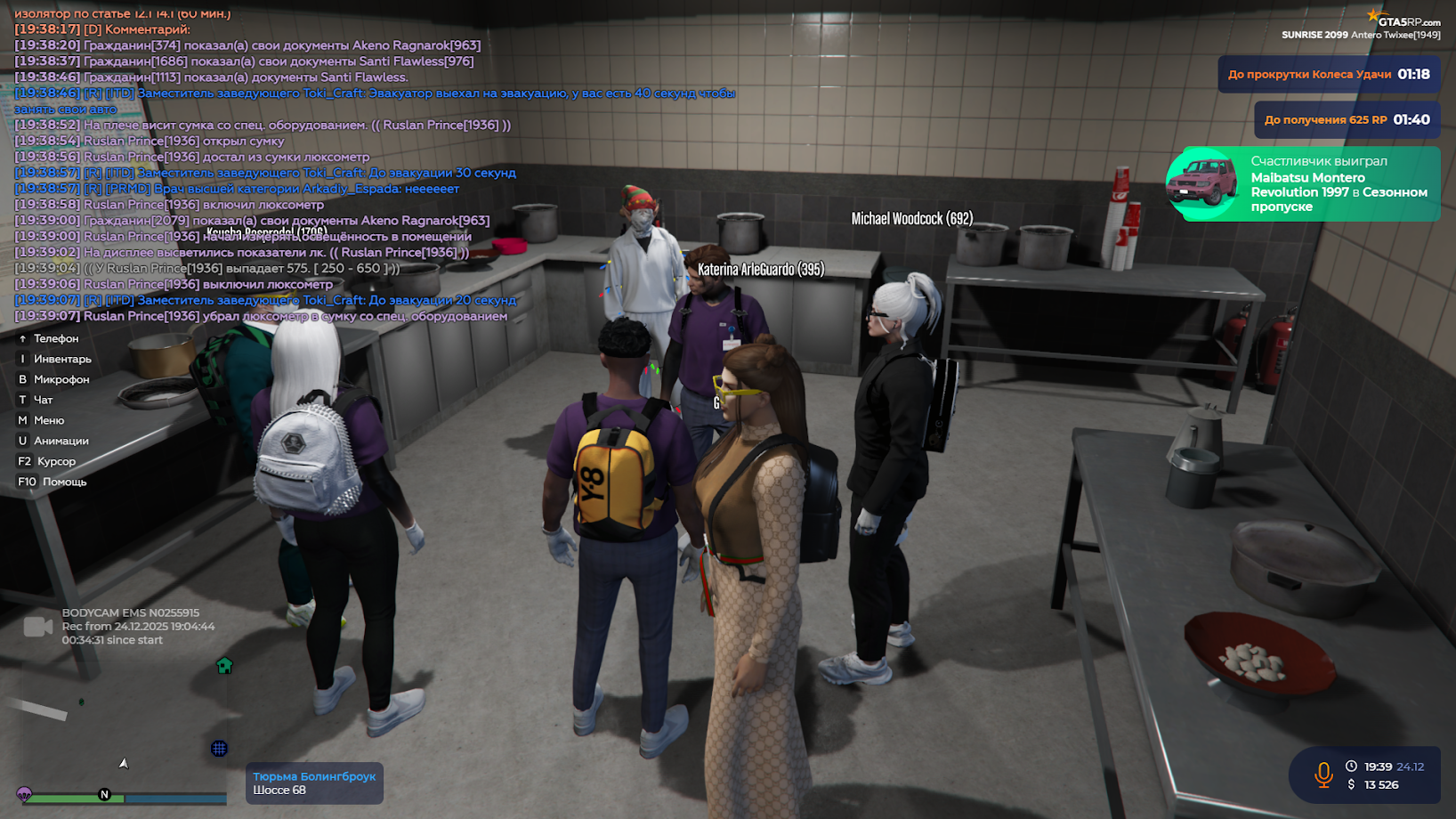Click the dollar sign beside 13 526

[1351, 785]
